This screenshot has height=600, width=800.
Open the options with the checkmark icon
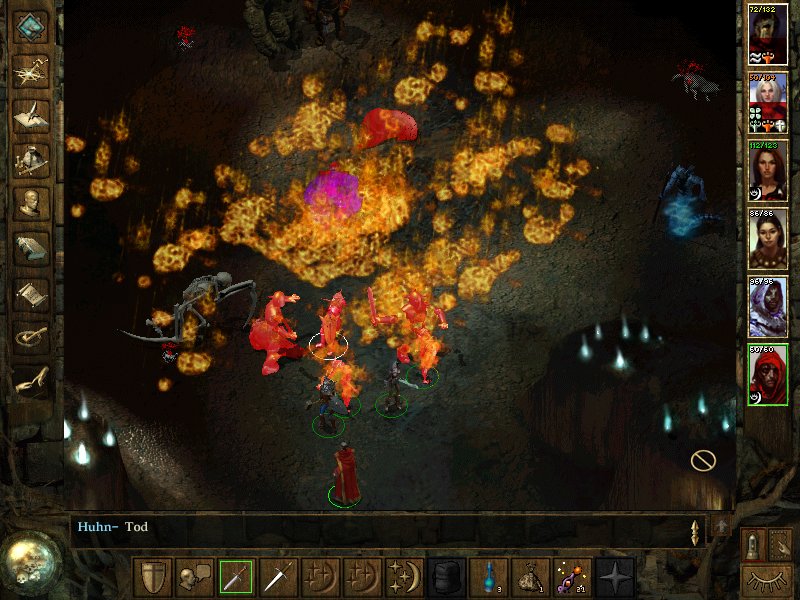click(x=32, y=337)
